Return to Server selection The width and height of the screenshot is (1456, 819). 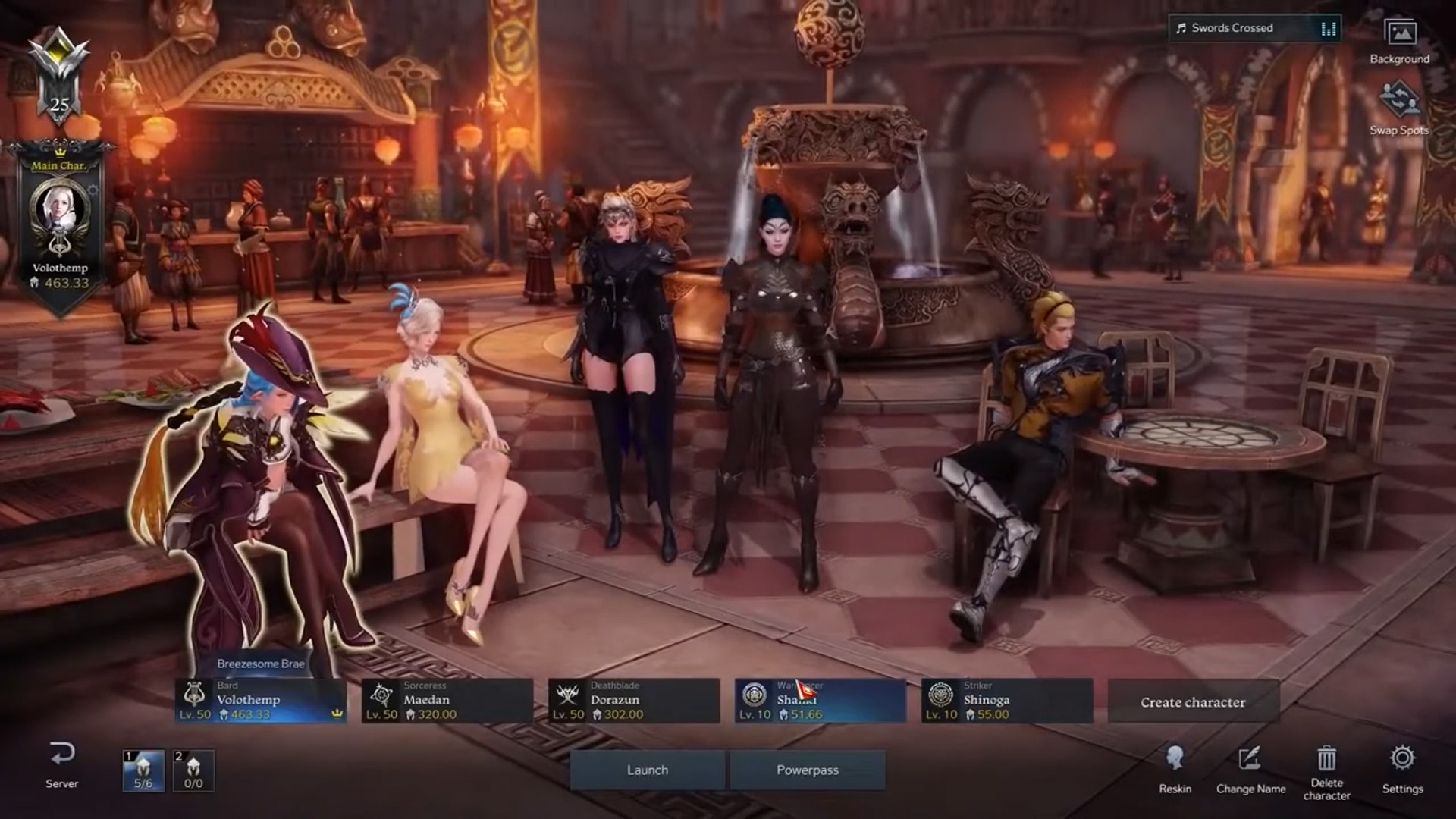pyautogui.click(x=61, y=764)
